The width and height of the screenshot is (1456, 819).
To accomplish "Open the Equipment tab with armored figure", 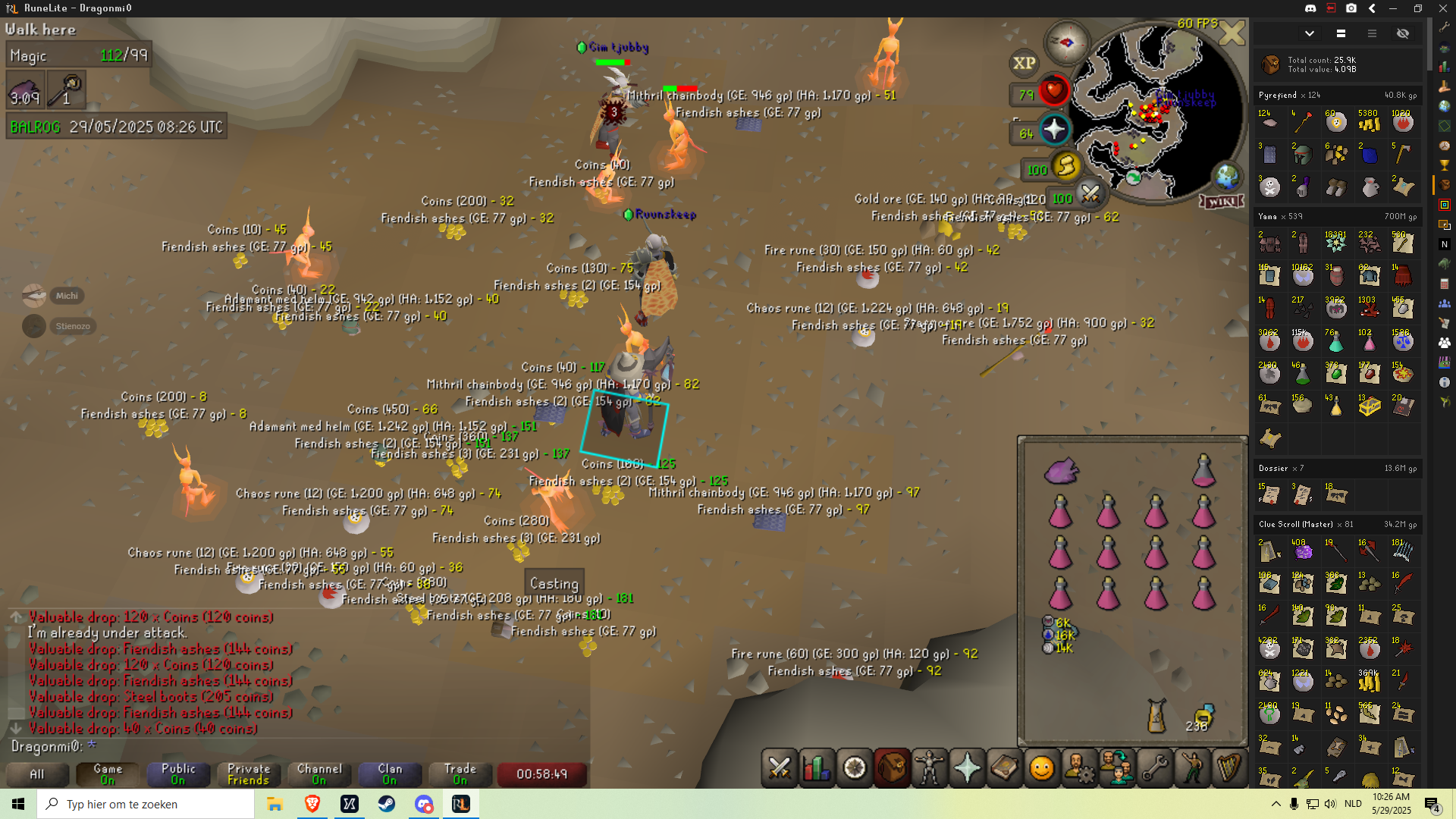I will (x=929, y=768).
